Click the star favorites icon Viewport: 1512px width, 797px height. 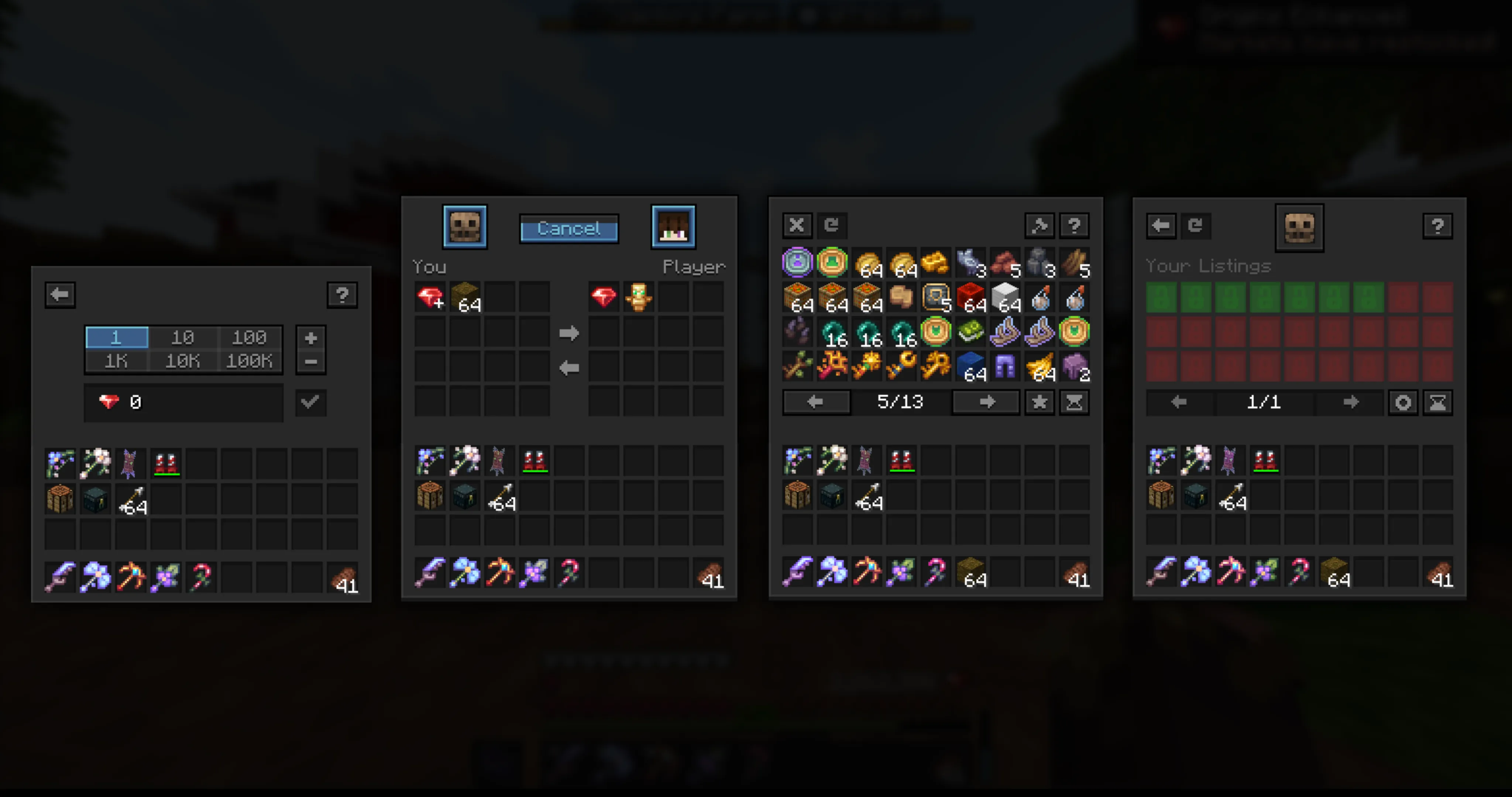coord(1039,402)
